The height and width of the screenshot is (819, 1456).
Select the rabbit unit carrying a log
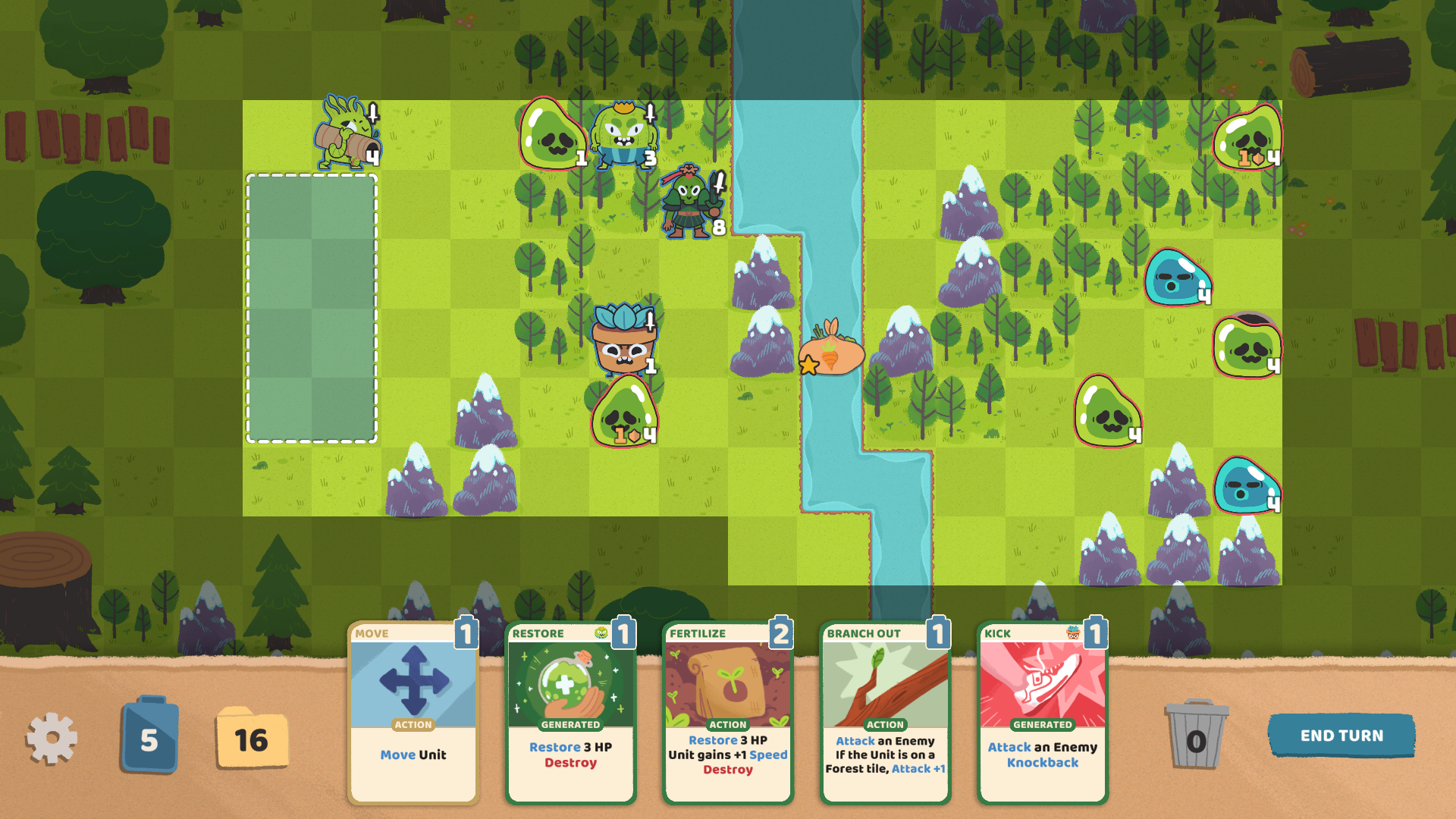(x=345, y=136)
